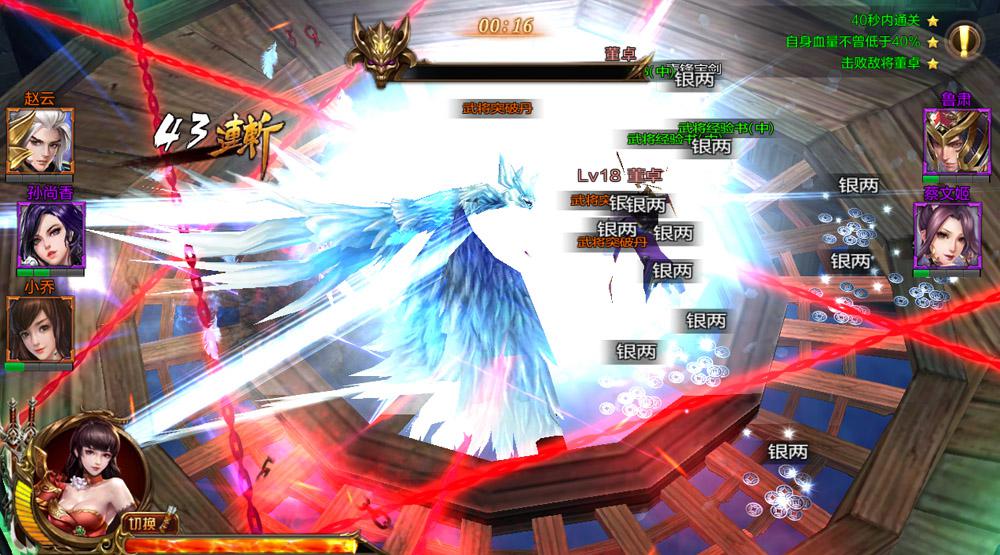Open the yellow exclamation mark objectives button
The image size is (1000, 555).
(964, 43)
